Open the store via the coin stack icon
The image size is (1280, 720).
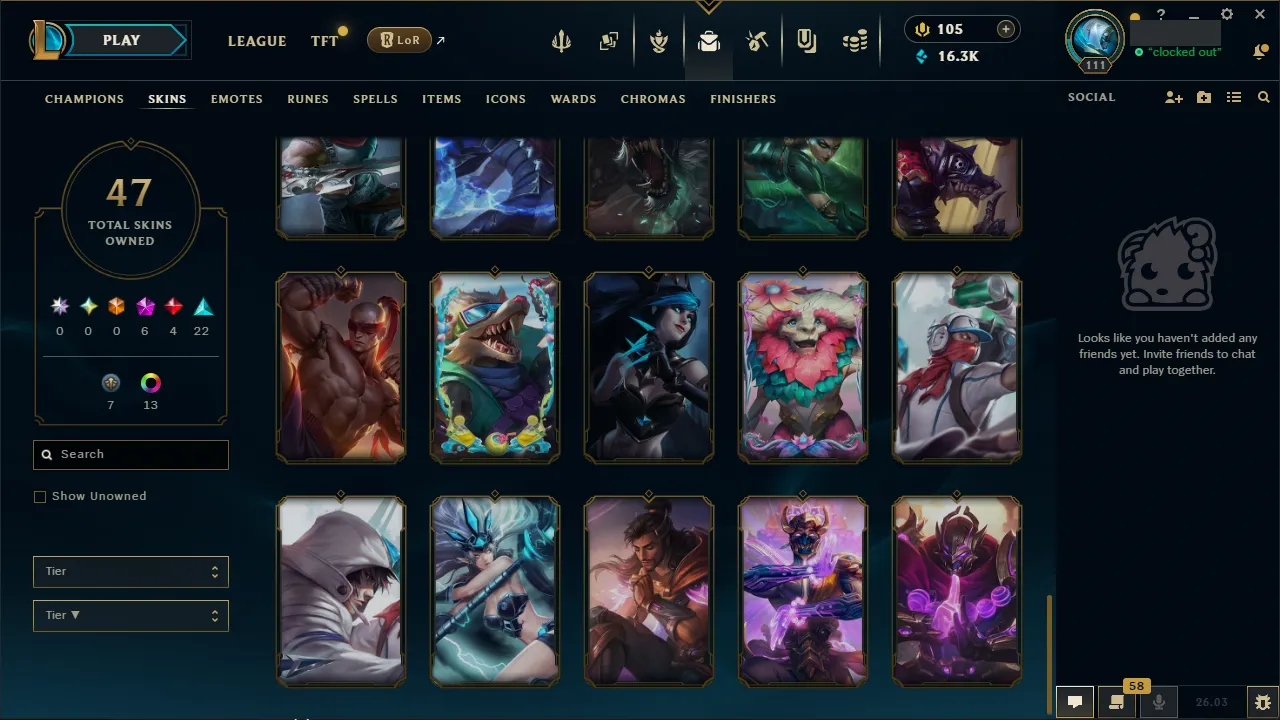(855, 40)
